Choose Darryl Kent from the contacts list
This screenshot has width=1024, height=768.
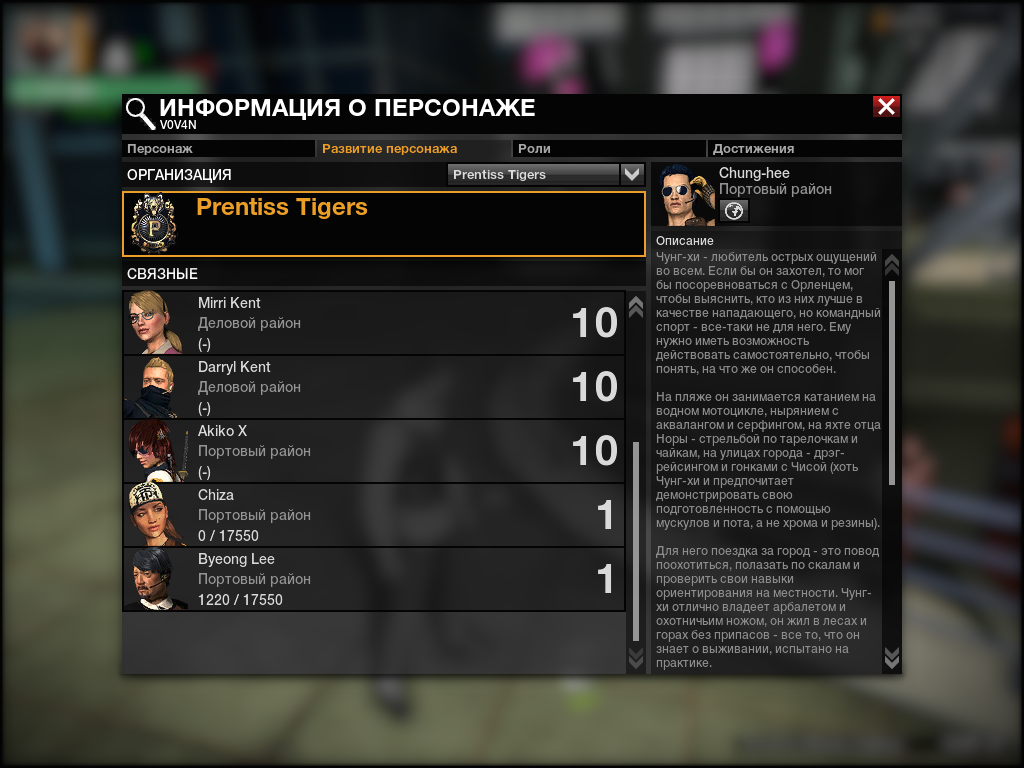374,387
